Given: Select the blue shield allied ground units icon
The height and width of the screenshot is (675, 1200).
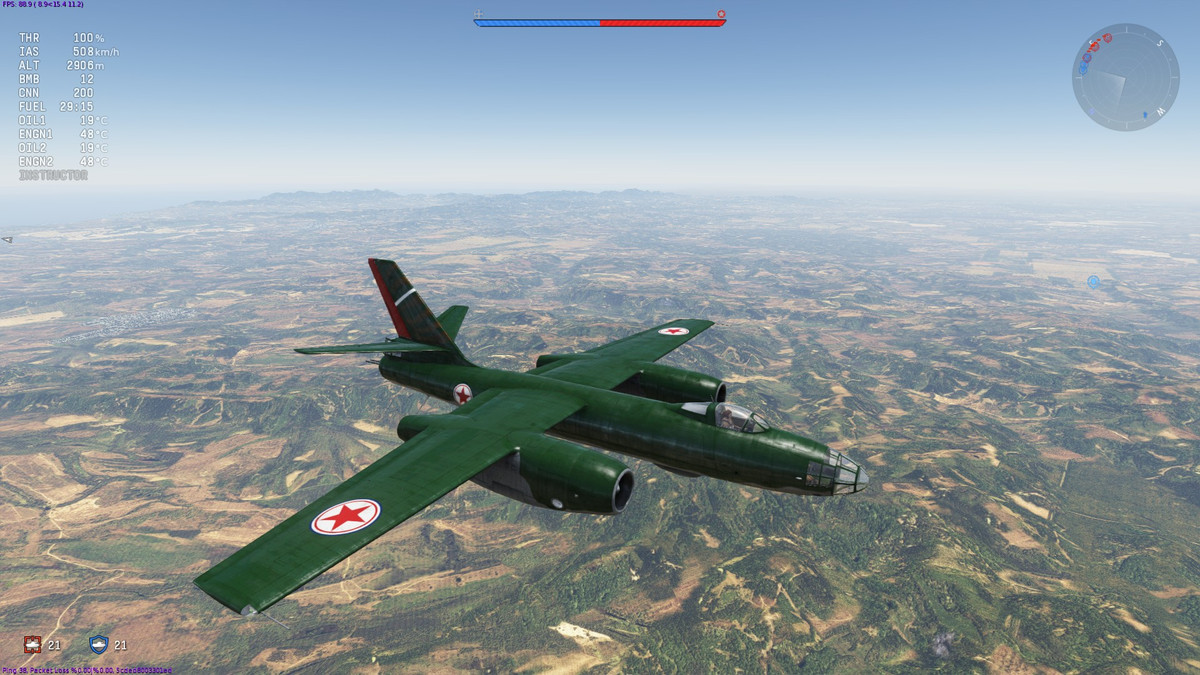Looking at the screenshot, I should tap(98, 645).
